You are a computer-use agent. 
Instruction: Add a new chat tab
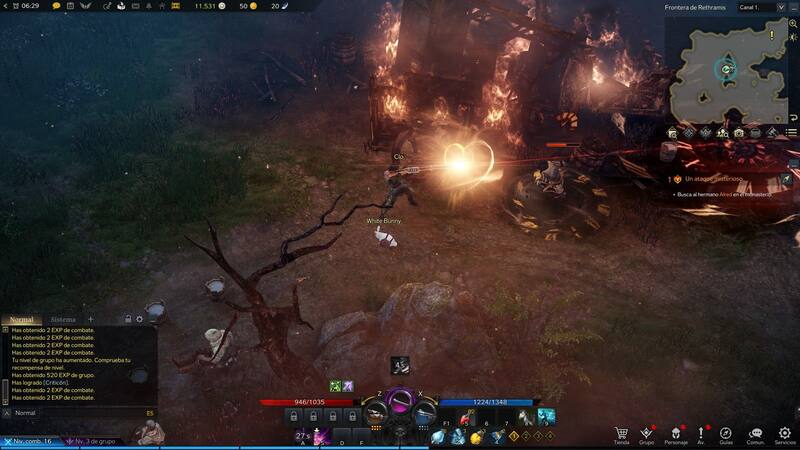[90, 319]
